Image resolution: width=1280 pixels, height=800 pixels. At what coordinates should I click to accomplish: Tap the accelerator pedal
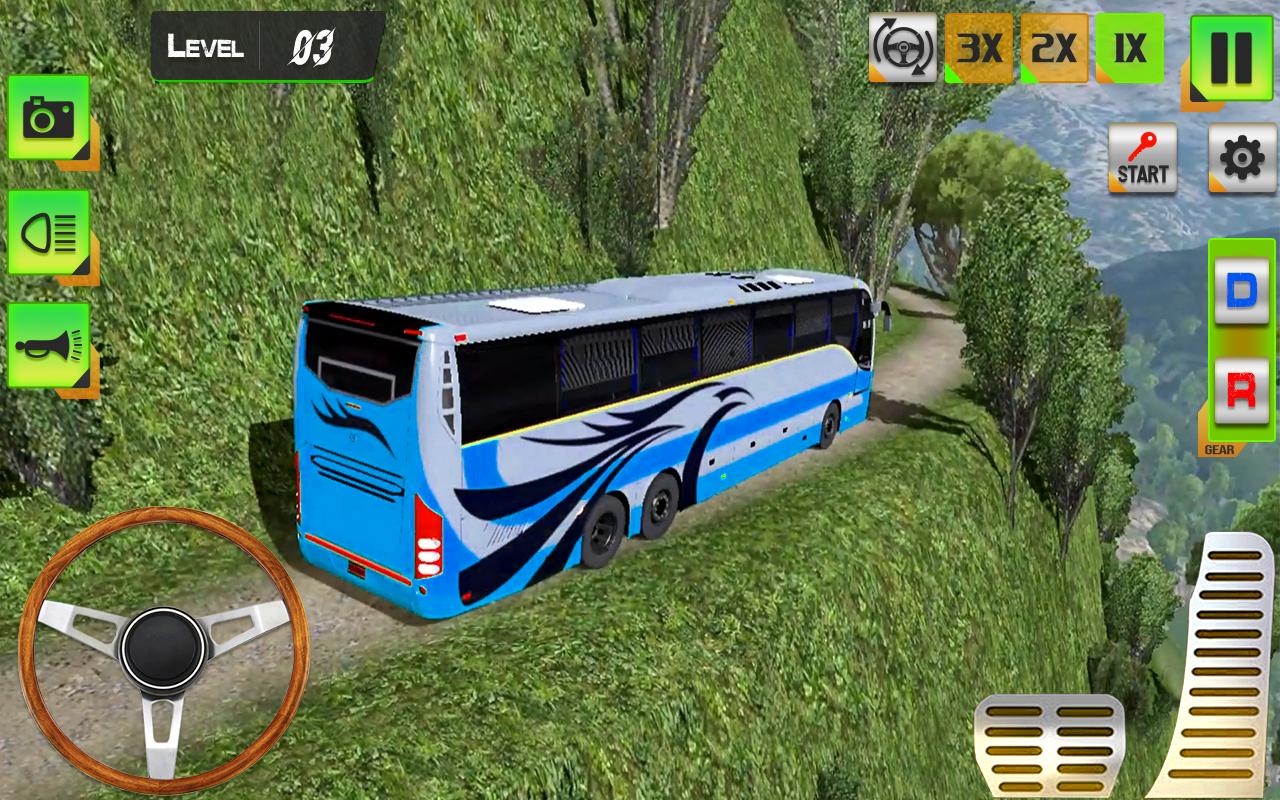click(1215, 665)
